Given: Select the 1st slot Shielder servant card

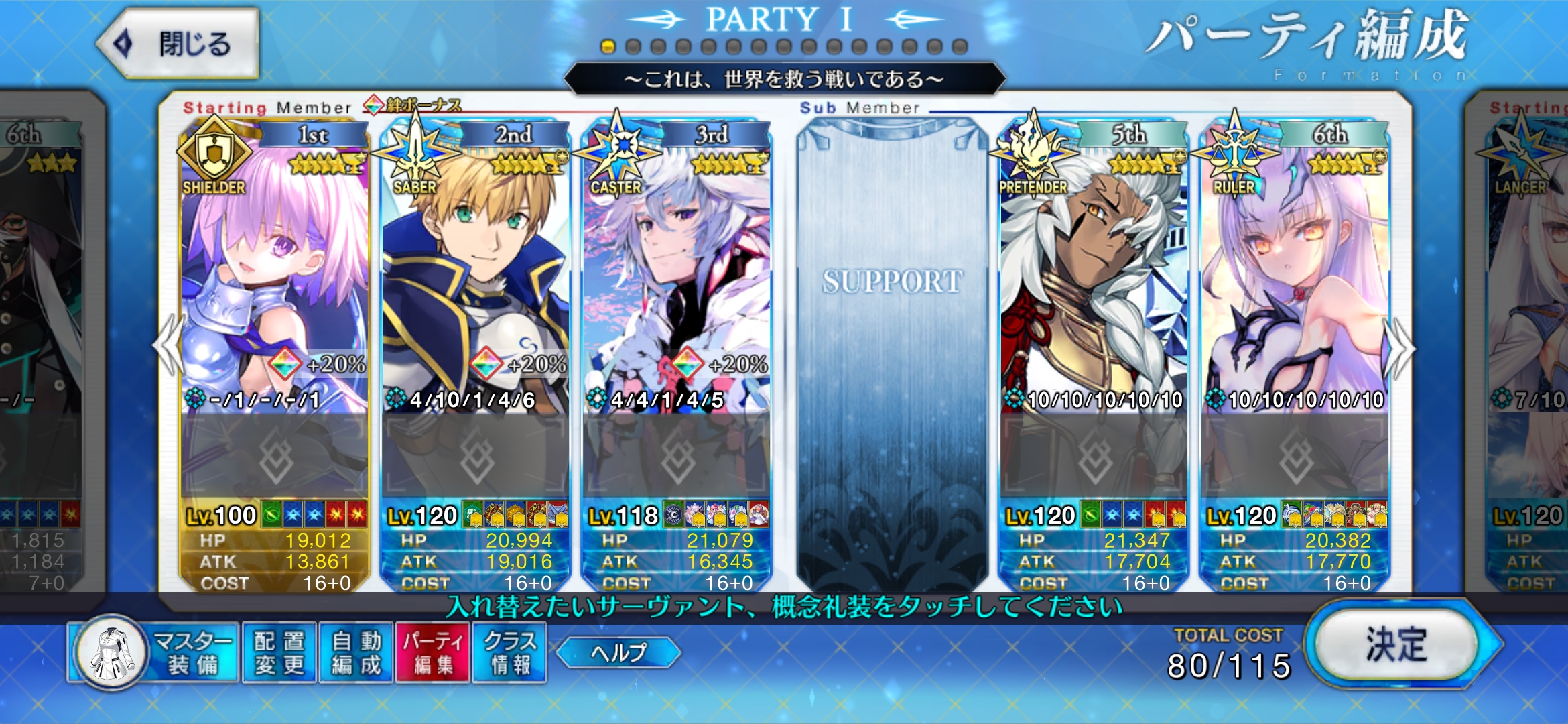Looking at the screenshot, I should pyautogui.click(x=275, y=268).
